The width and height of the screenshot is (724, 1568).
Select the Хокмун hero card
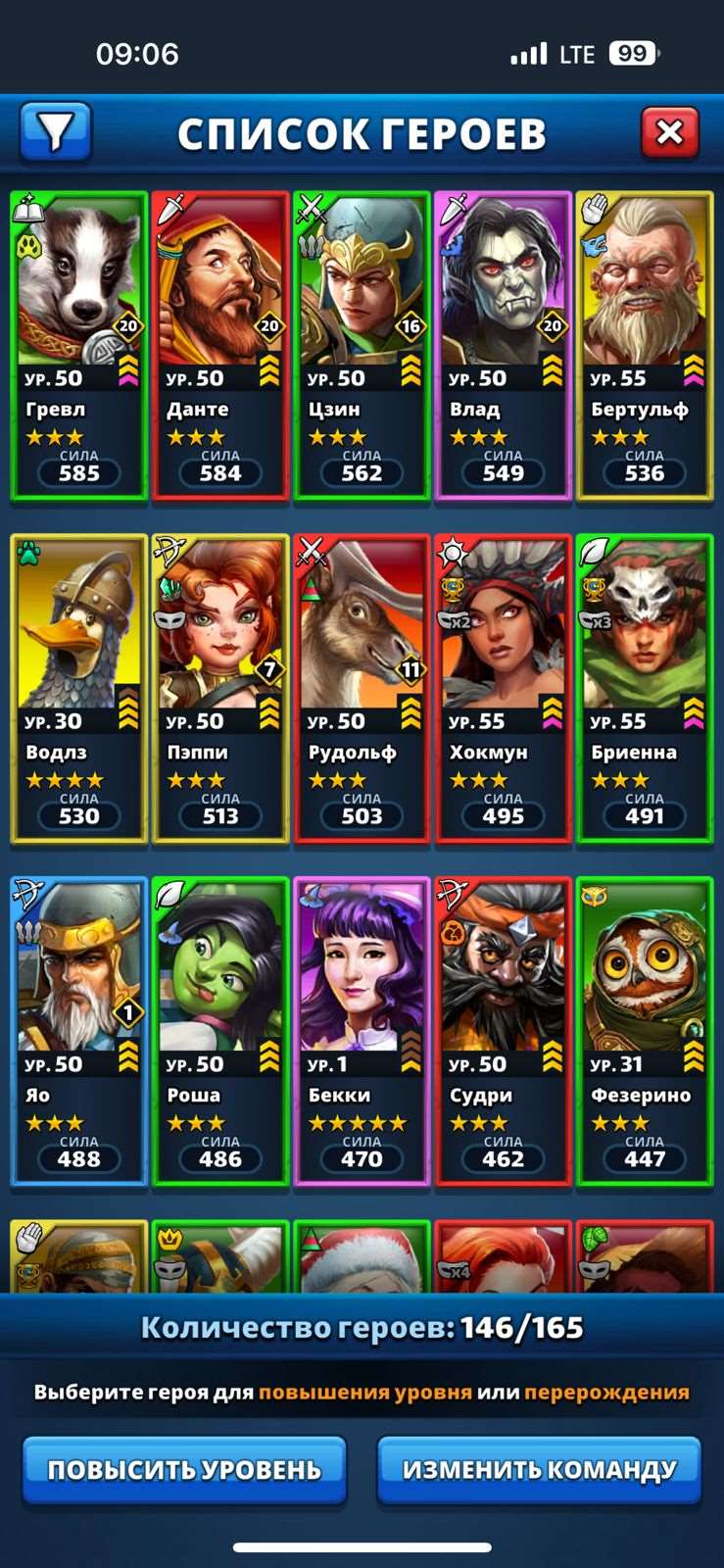[503, 689]
